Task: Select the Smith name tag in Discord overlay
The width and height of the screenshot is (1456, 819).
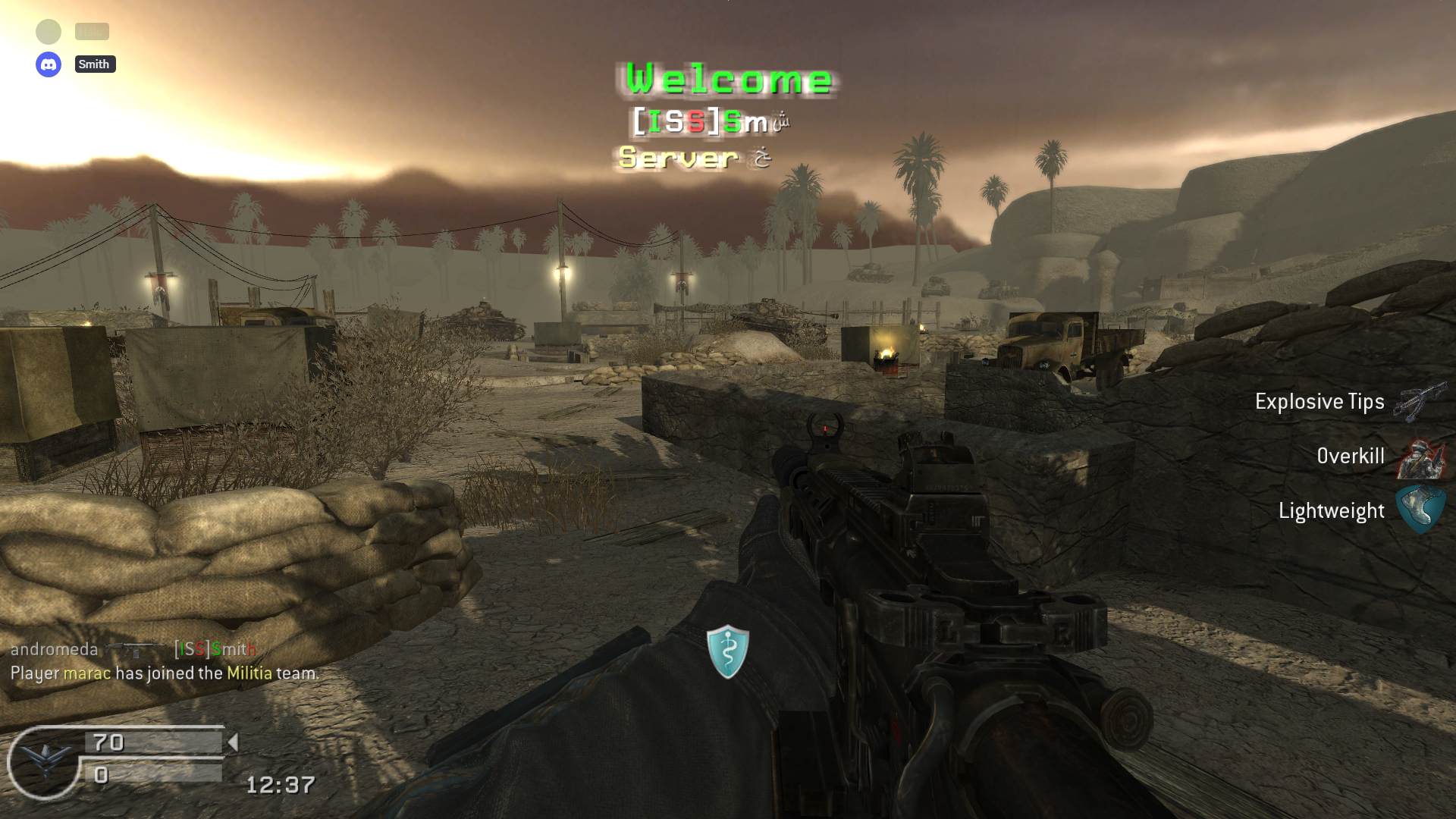Action: 95,64
